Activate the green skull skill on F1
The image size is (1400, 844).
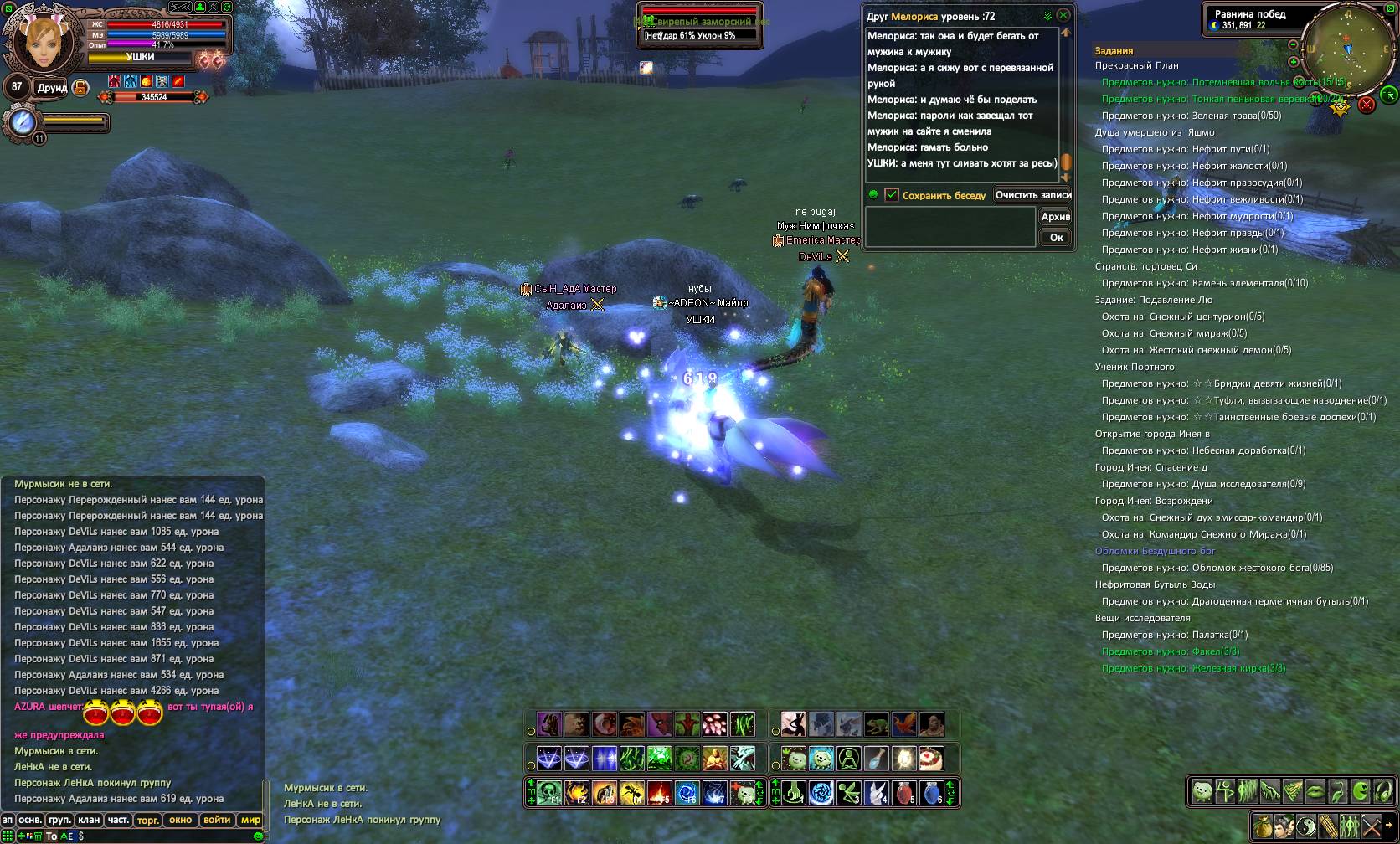pos(549,792)
